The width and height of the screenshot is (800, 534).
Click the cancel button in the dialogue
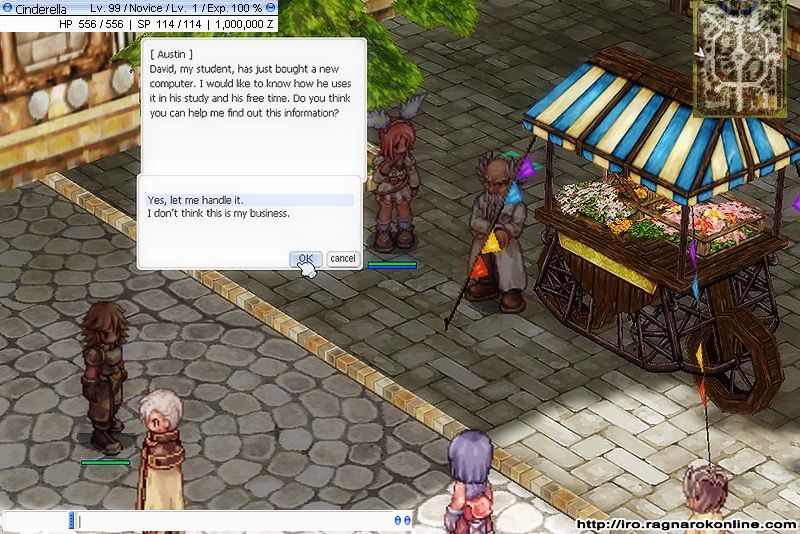point(342,258)
